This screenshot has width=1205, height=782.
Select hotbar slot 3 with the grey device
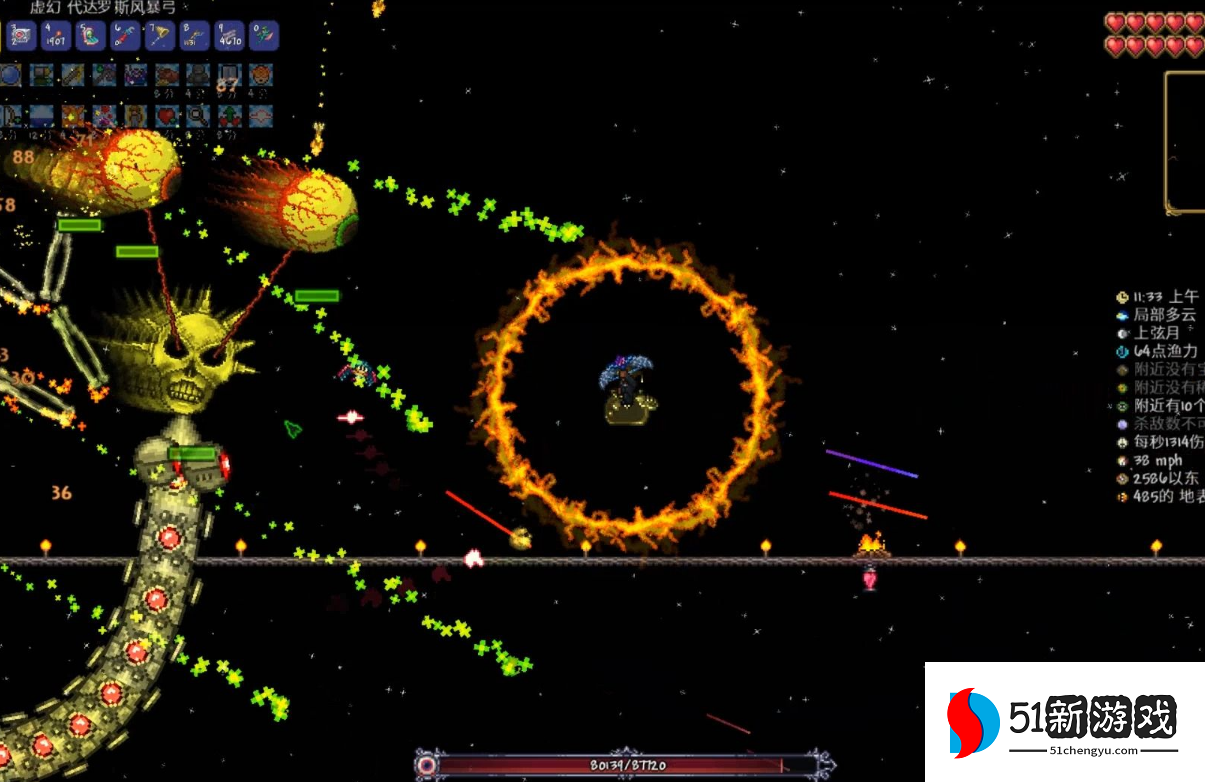(21, 37)
